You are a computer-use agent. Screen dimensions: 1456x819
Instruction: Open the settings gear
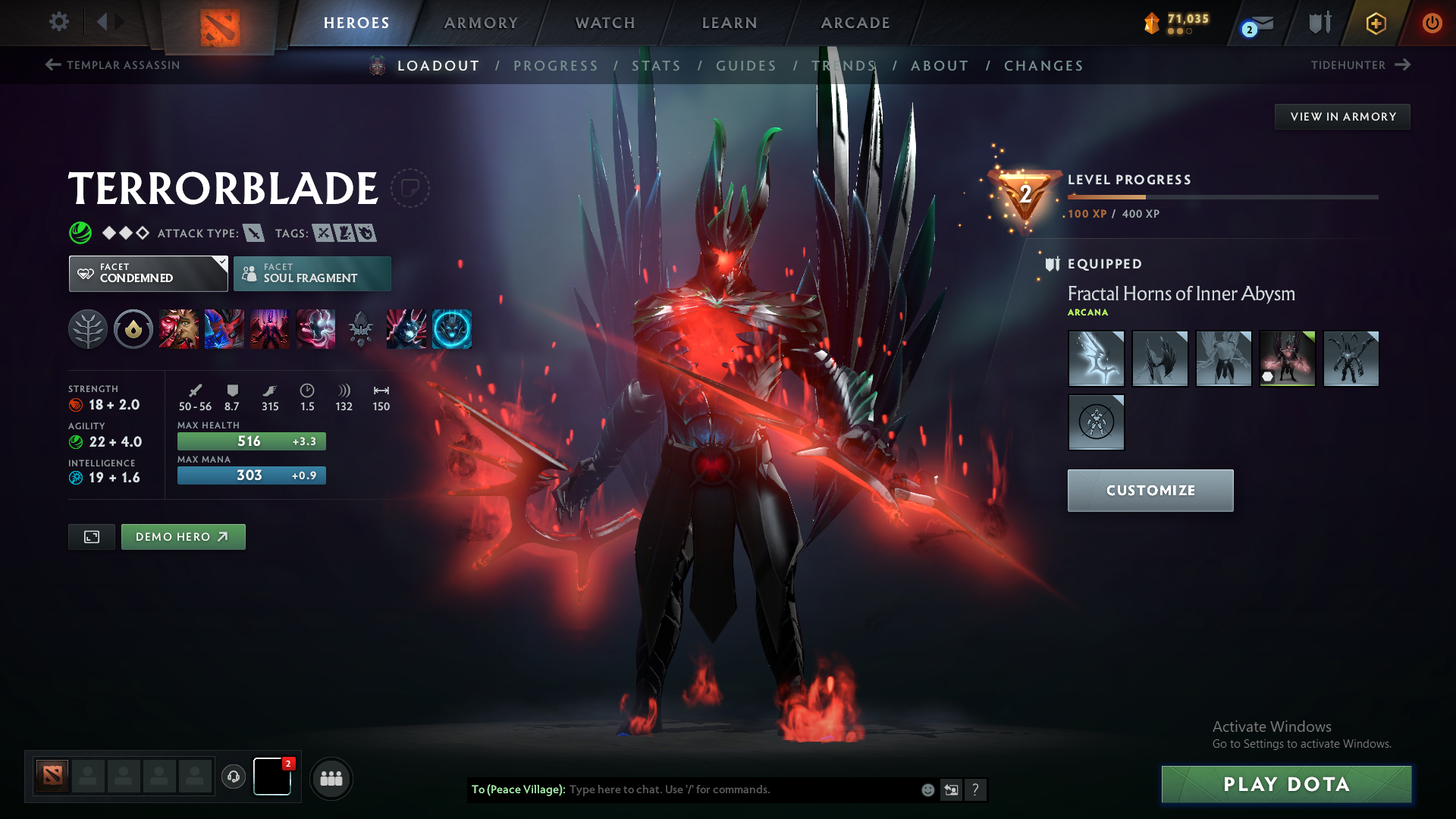pyautogui.click(x=58, y=22)
